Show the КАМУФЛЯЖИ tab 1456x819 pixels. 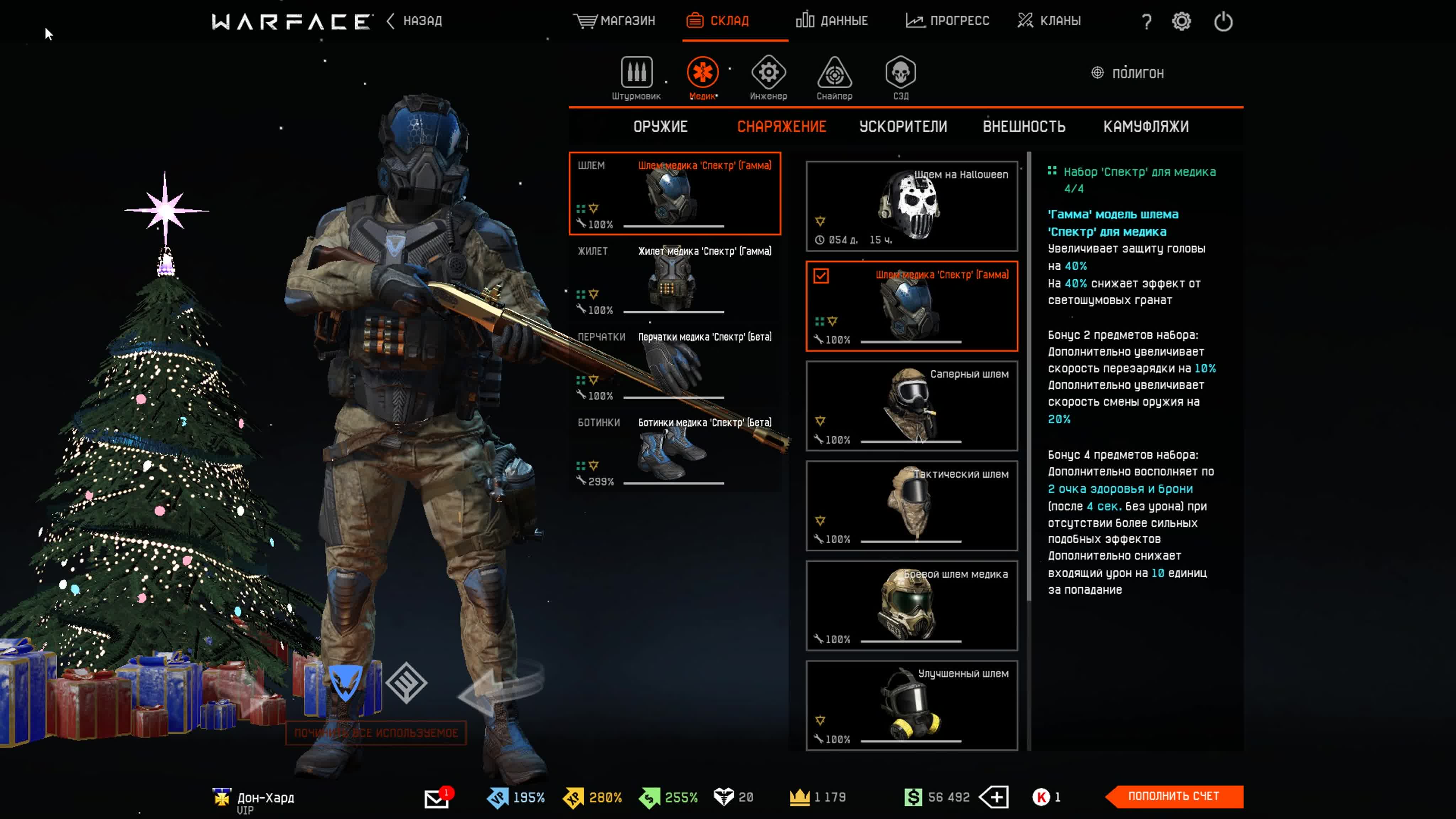click(x=1146, y=127)
